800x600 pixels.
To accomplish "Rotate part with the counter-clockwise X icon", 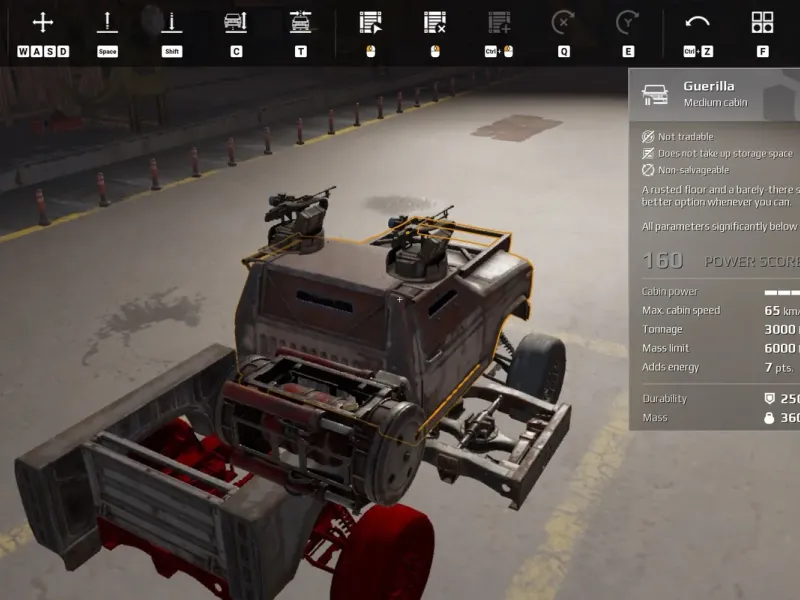I will pyautogui.click(x=563, y=22).
